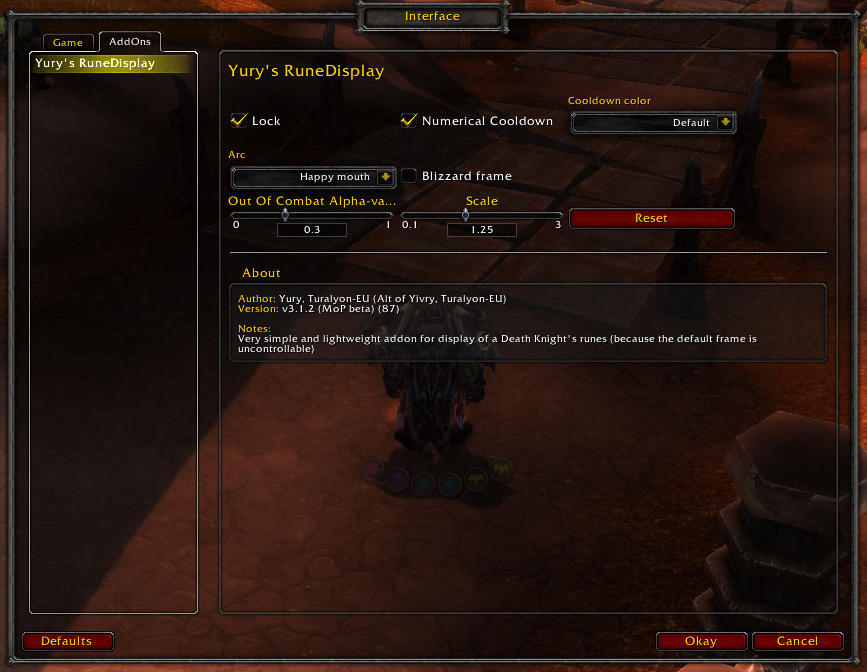Hit the red Reset button
The width and height of the screenshot is (867, 672).
pyautogui.click(x=651, y=218)
